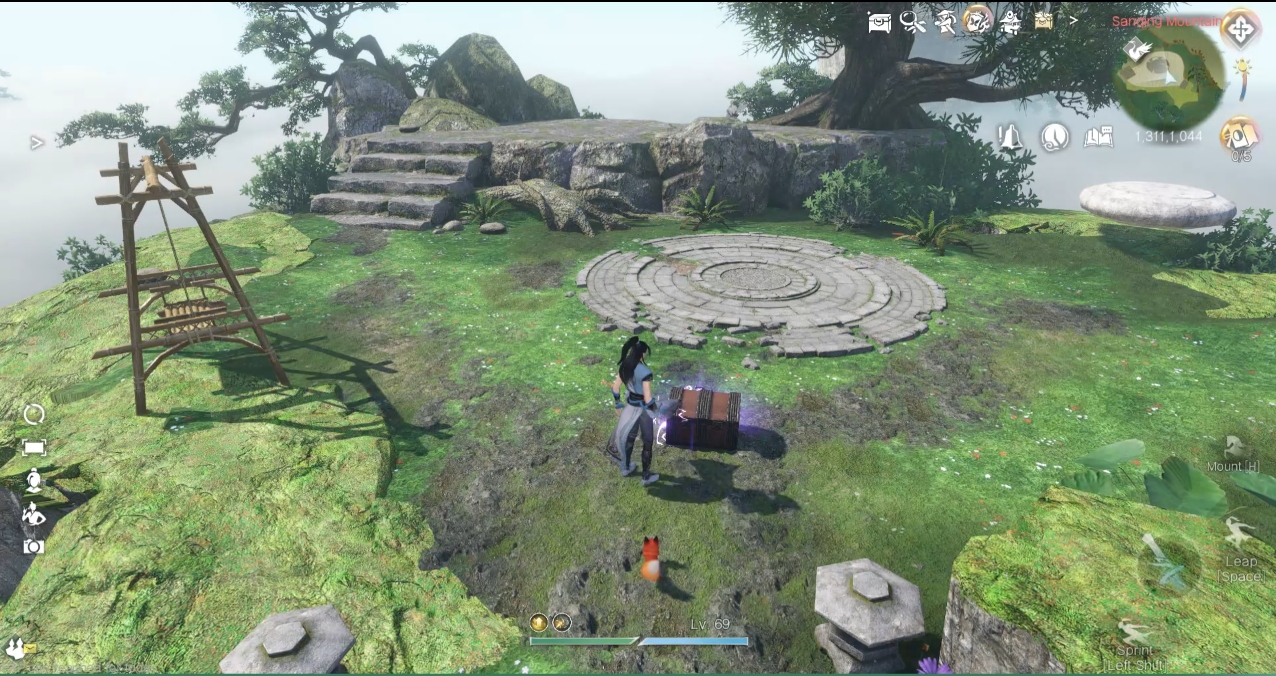
Task: Expand the top icon bar arrow
Action: click(x=1074, y=20)
